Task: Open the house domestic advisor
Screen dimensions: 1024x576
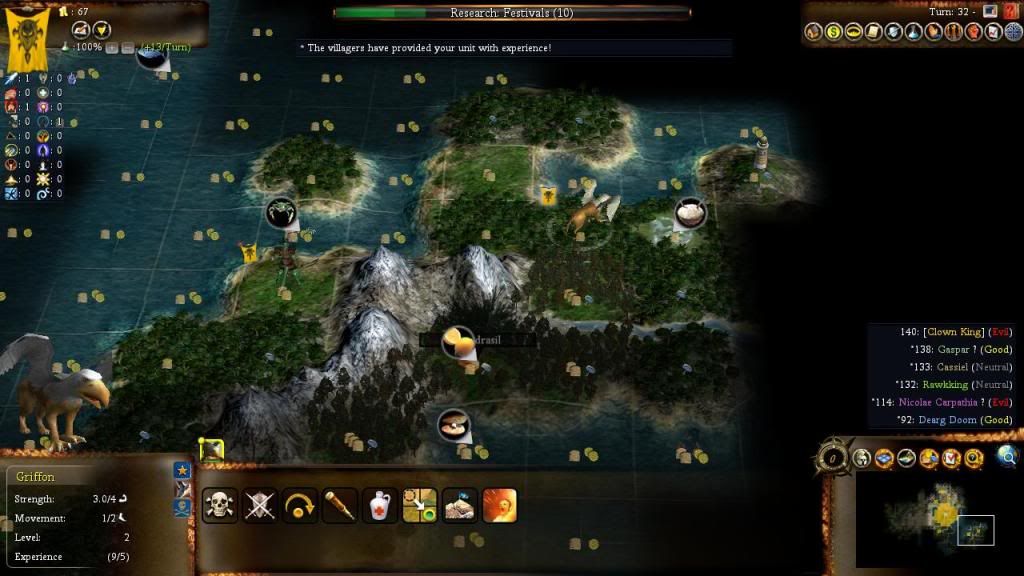Action: point(814,32)
